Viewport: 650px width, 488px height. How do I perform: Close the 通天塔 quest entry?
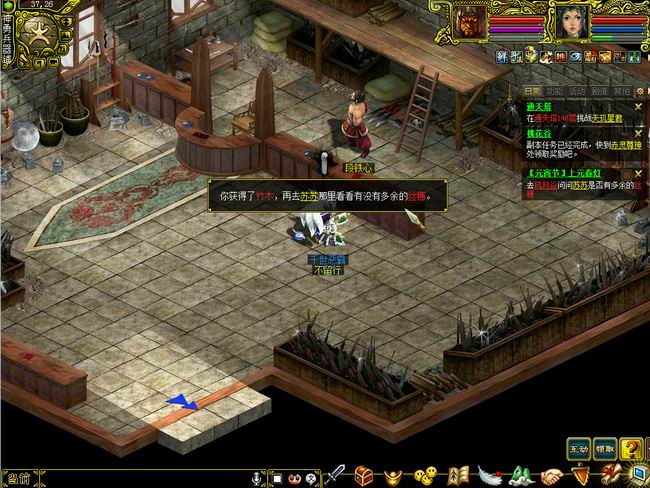(638, 106)
